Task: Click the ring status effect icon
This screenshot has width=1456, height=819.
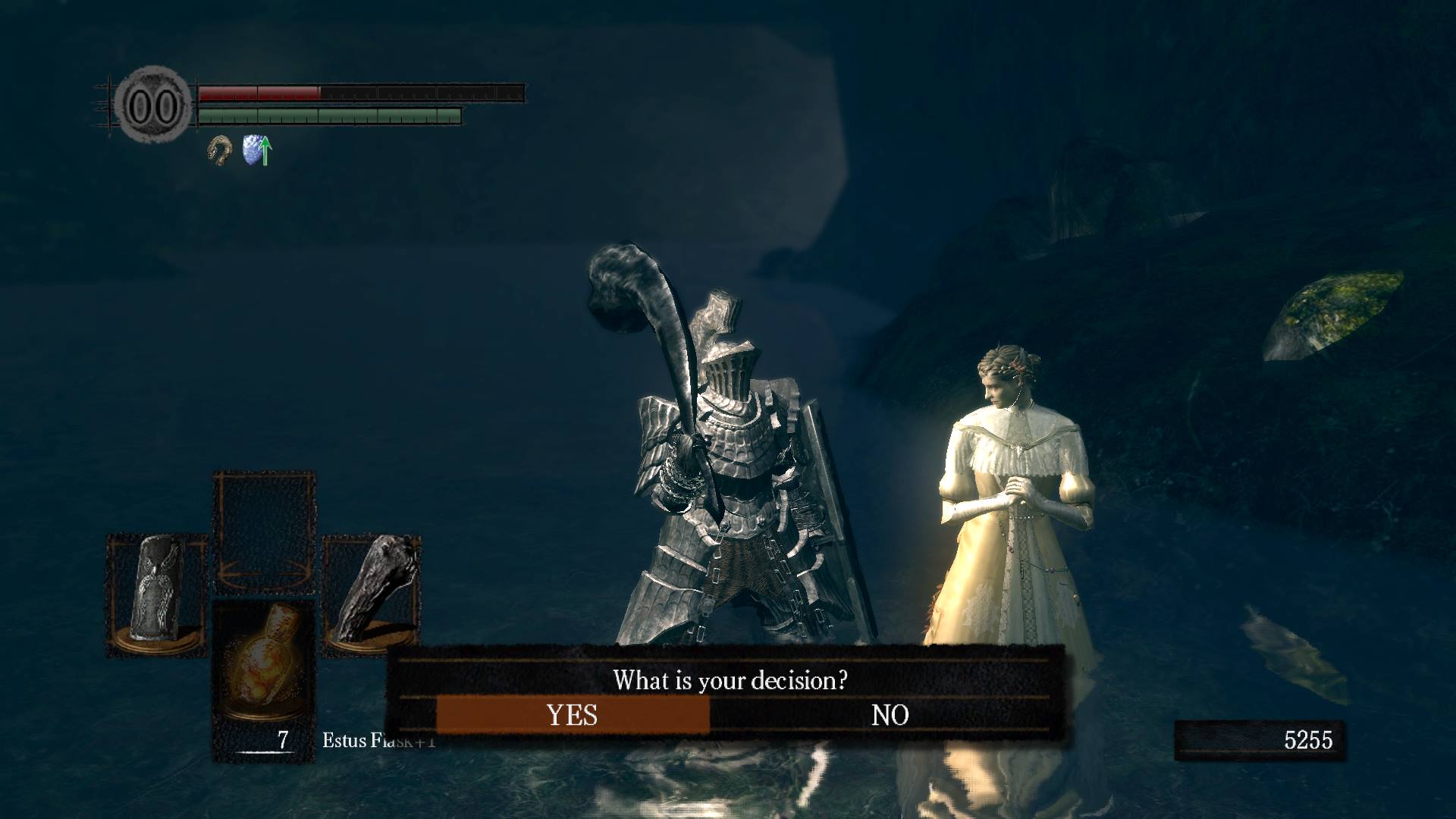Action: point(220,150)
